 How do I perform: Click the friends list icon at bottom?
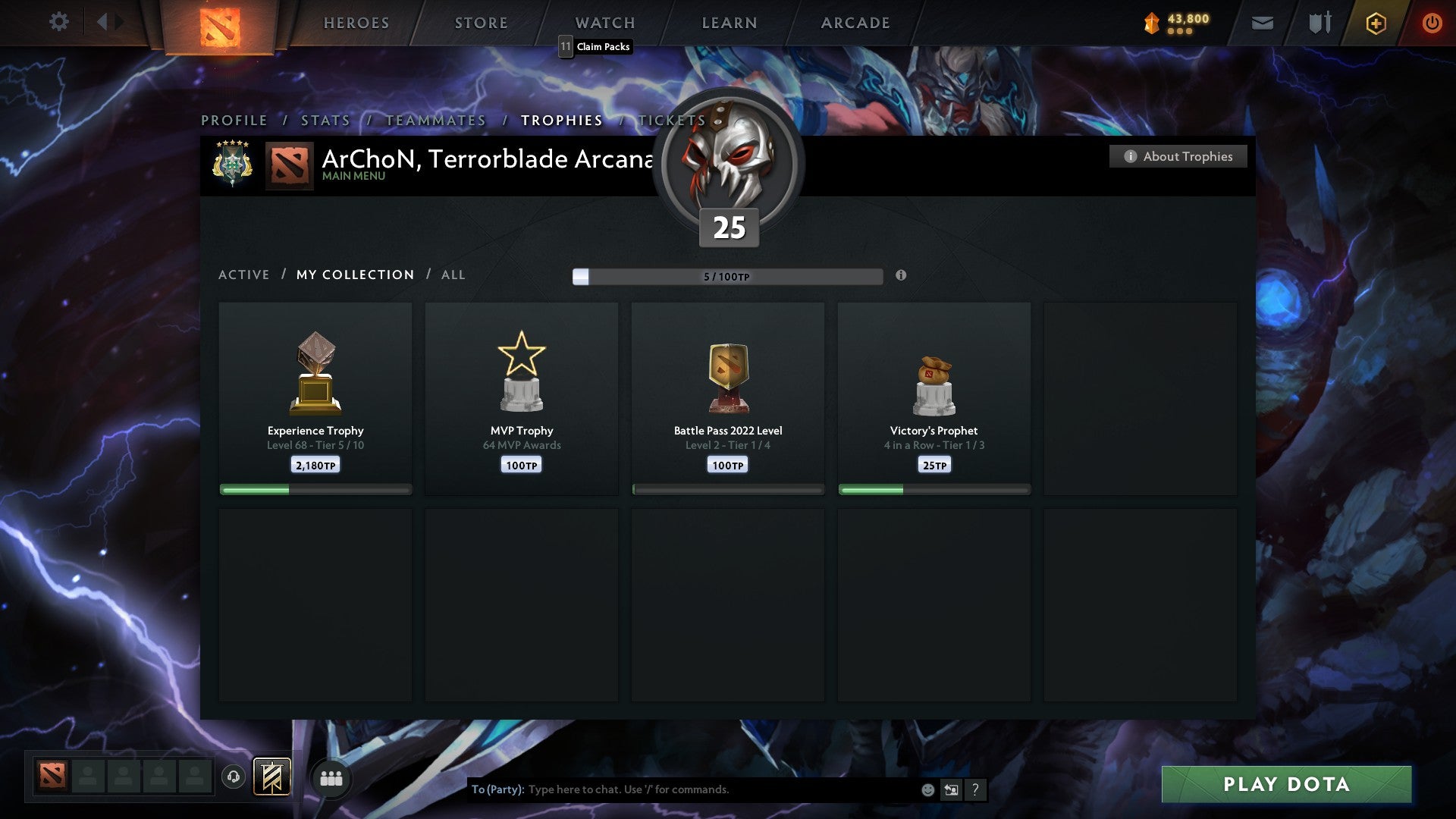click(331, 778)
